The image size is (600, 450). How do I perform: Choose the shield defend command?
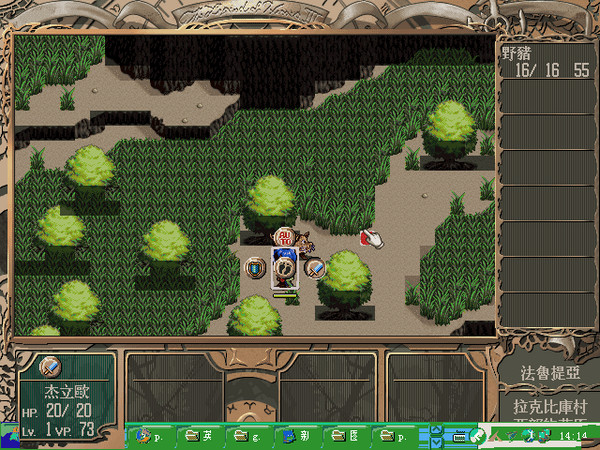(256, 268)
